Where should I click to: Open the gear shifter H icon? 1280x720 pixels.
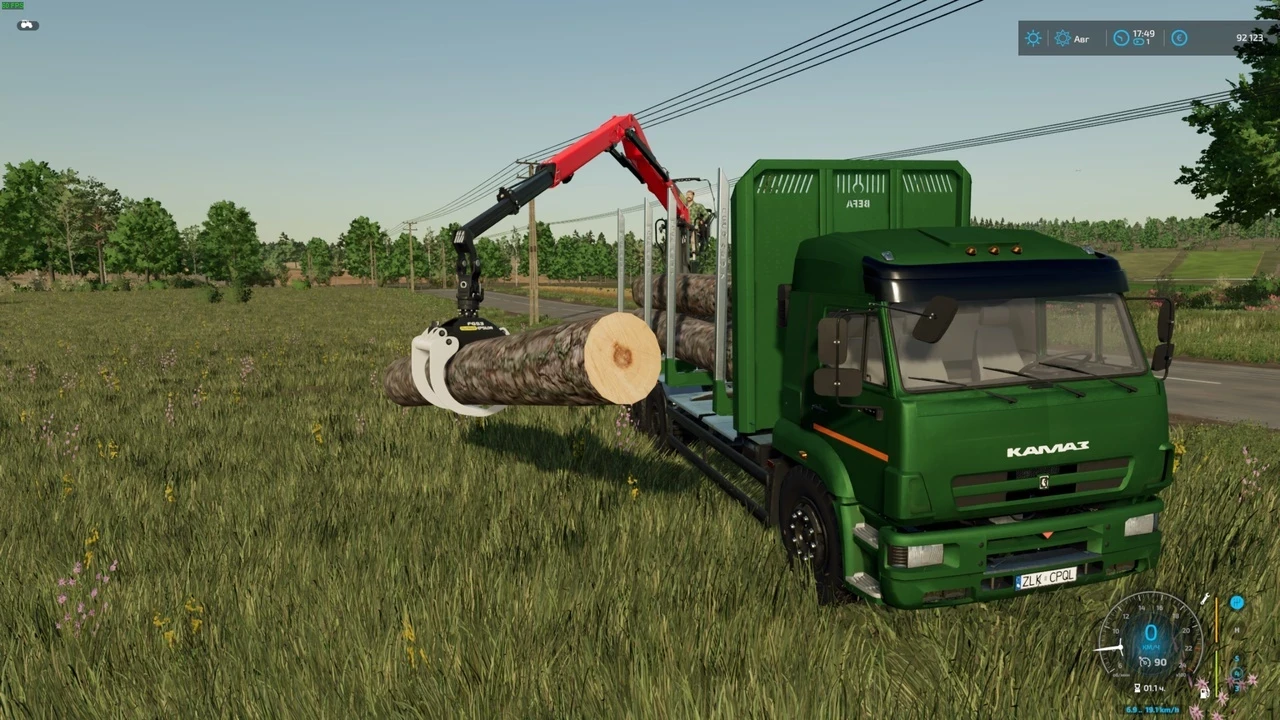click(x=1237, y=602)
